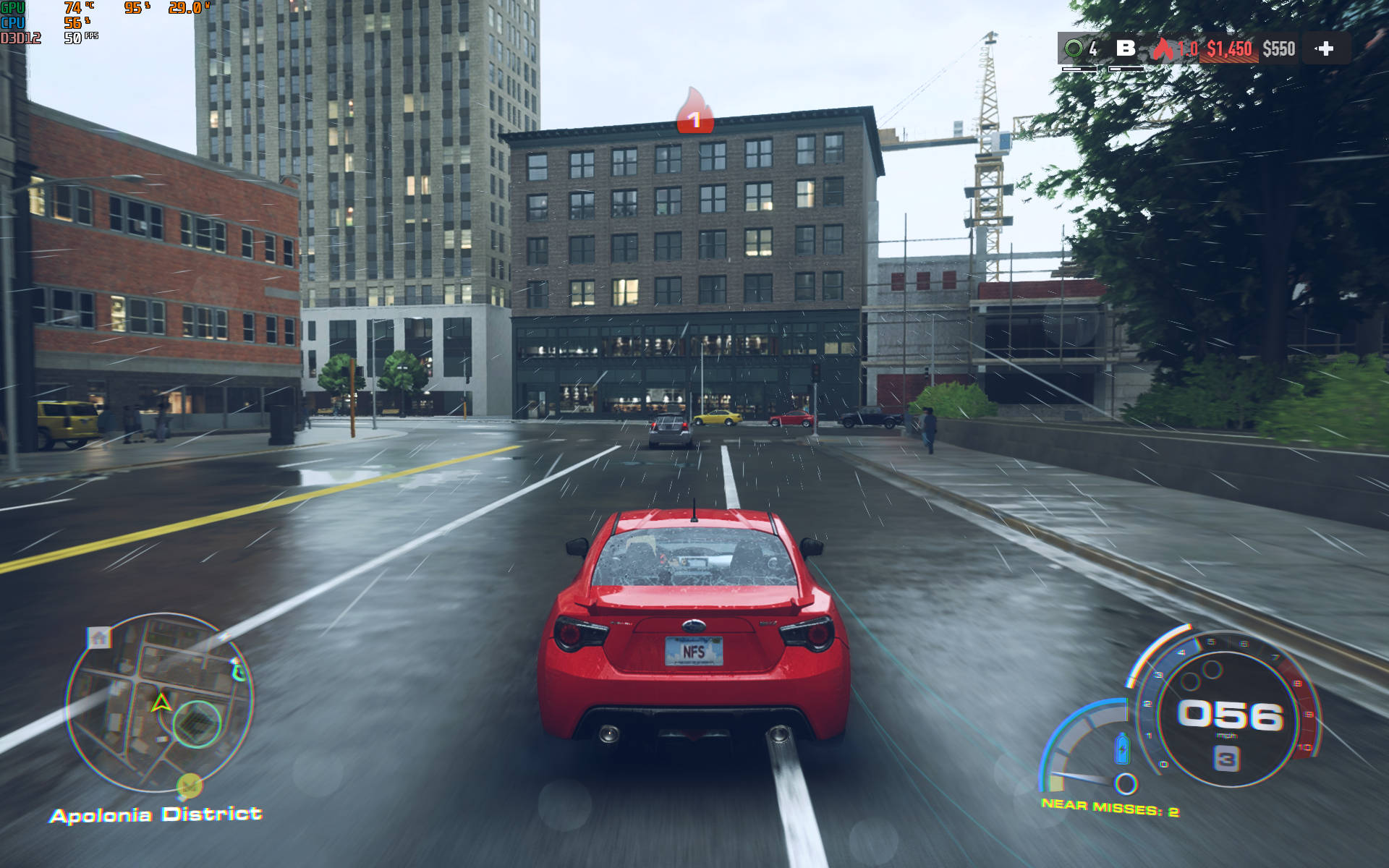Viewport: 1389px width, 868px height.
Task: Click the green ring level icon
Action: 1074,48
